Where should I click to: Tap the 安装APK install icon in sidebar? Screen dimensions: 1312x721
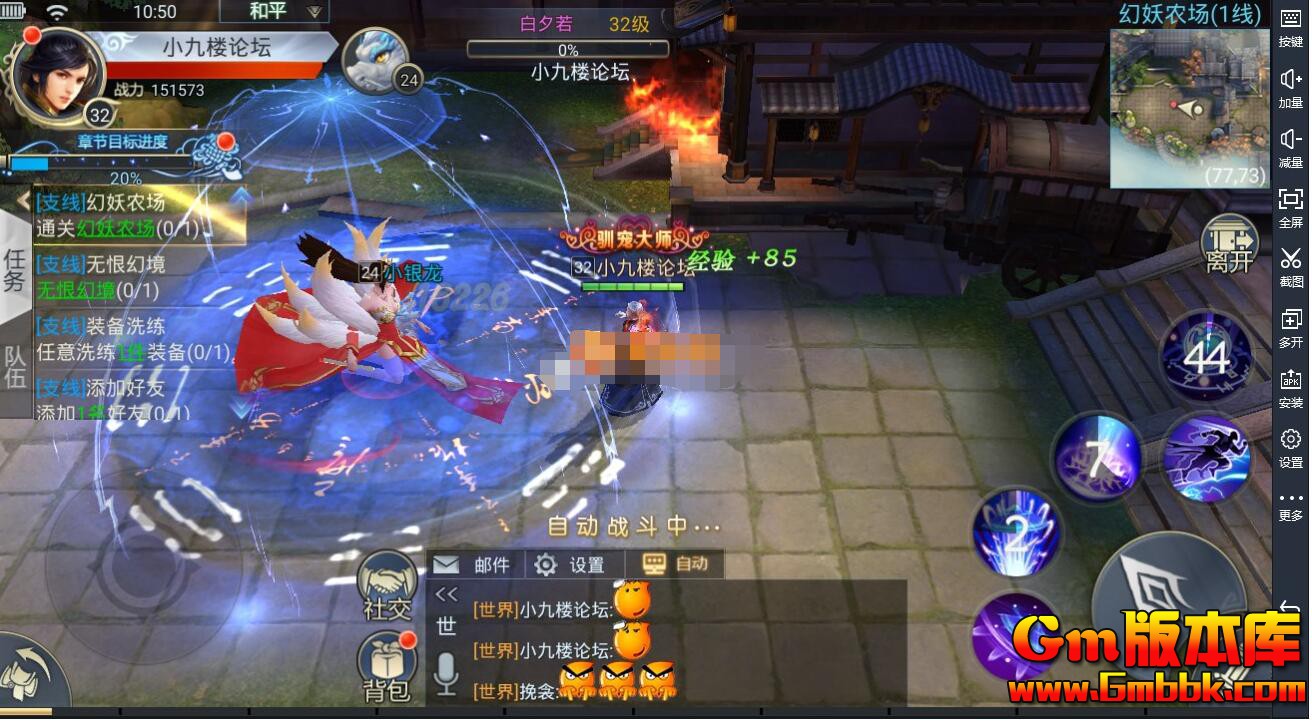[1291, 384]
